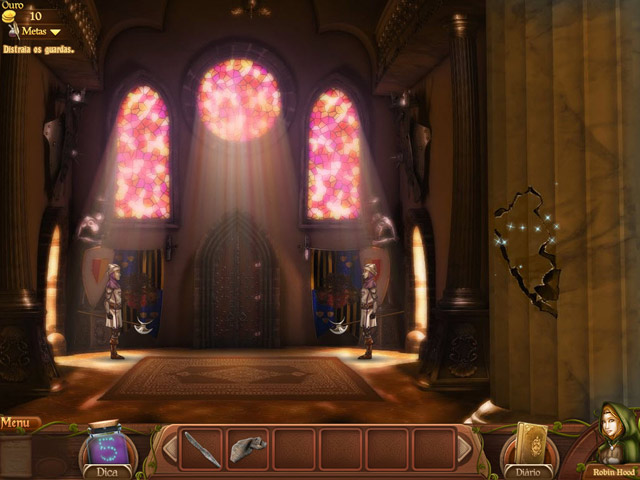The width and height of the screenshot is (640, 480).
Task: Select the knife in the inventory
Action: 201,449
